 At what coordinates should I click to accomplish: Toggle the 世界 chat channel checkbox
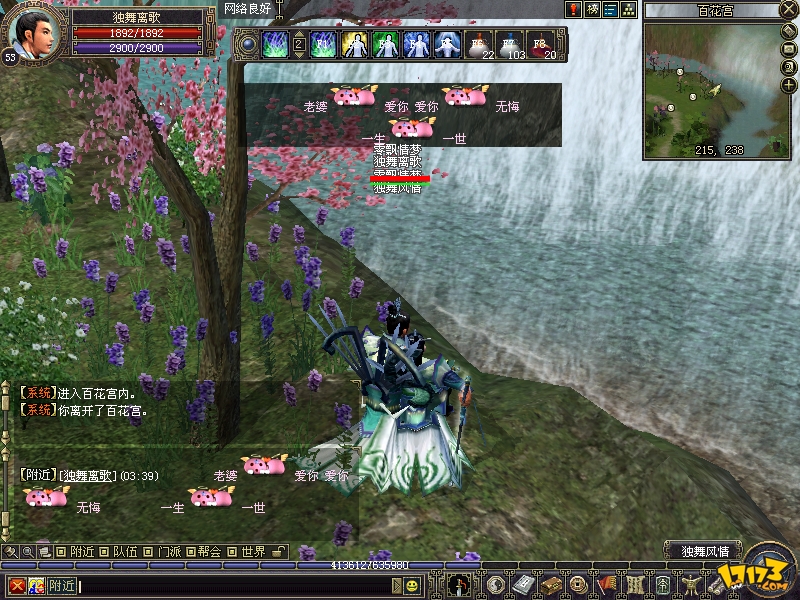[233, 551]
